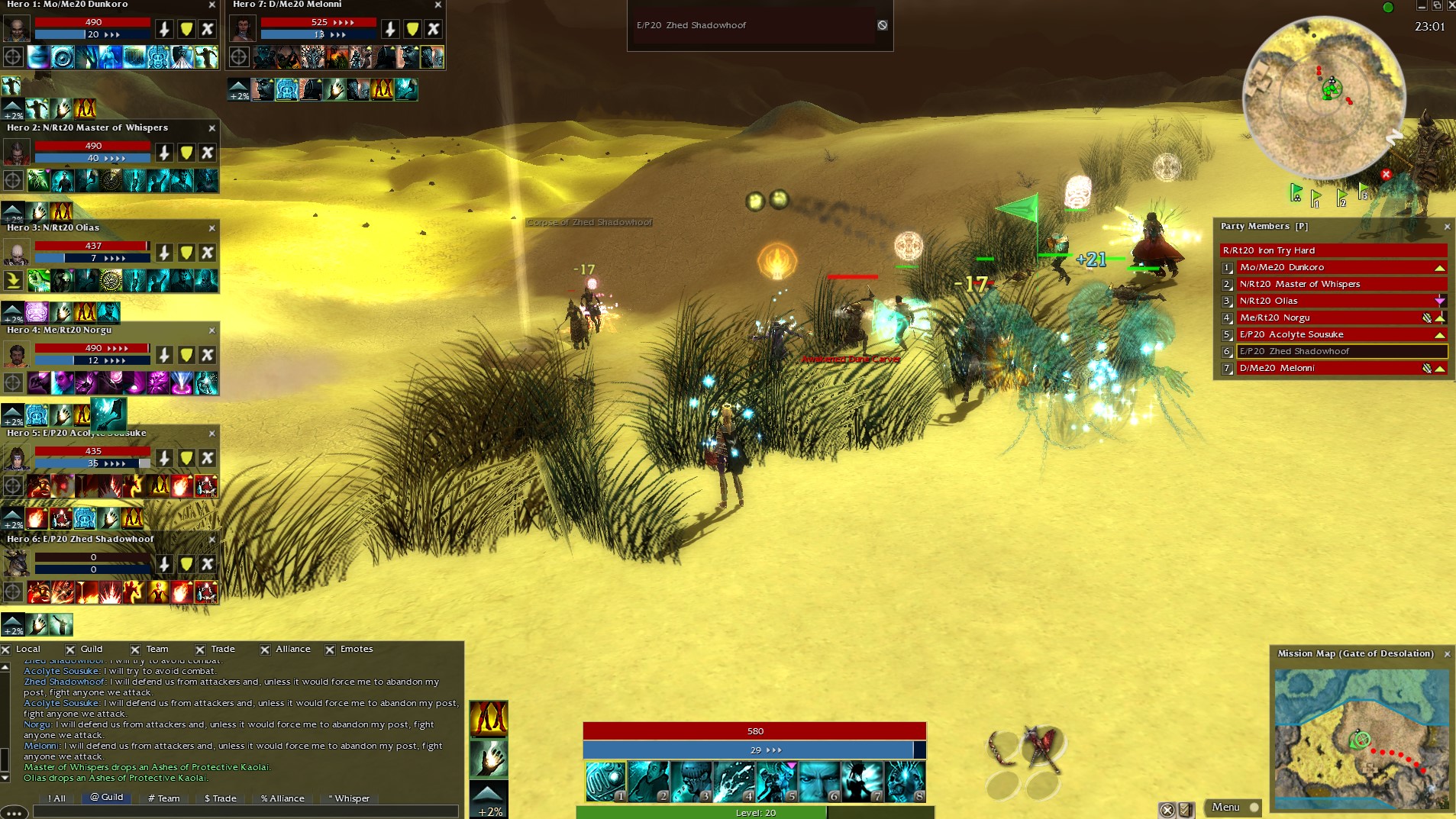1456x819 pixels.
Task: Click the chat message input field
Action: tap(244, 811)
